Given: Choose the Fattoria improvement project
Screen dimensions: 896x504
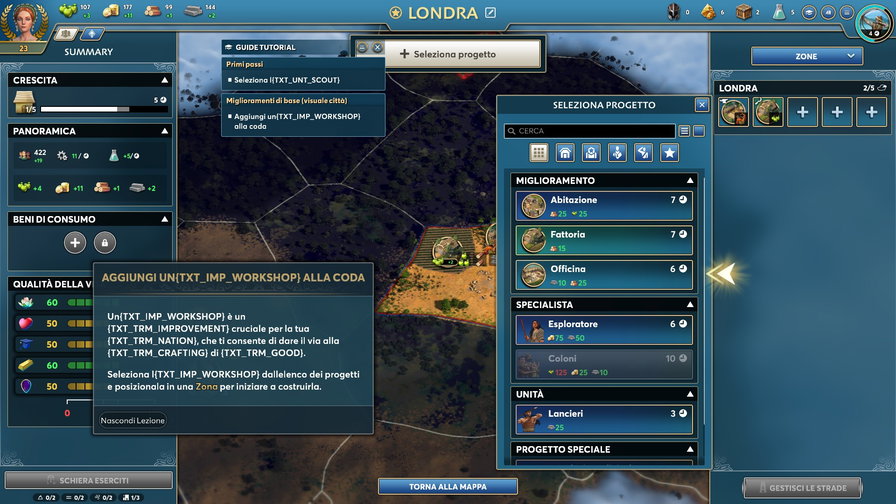Looking at the screenshot, I should (604, 240).
